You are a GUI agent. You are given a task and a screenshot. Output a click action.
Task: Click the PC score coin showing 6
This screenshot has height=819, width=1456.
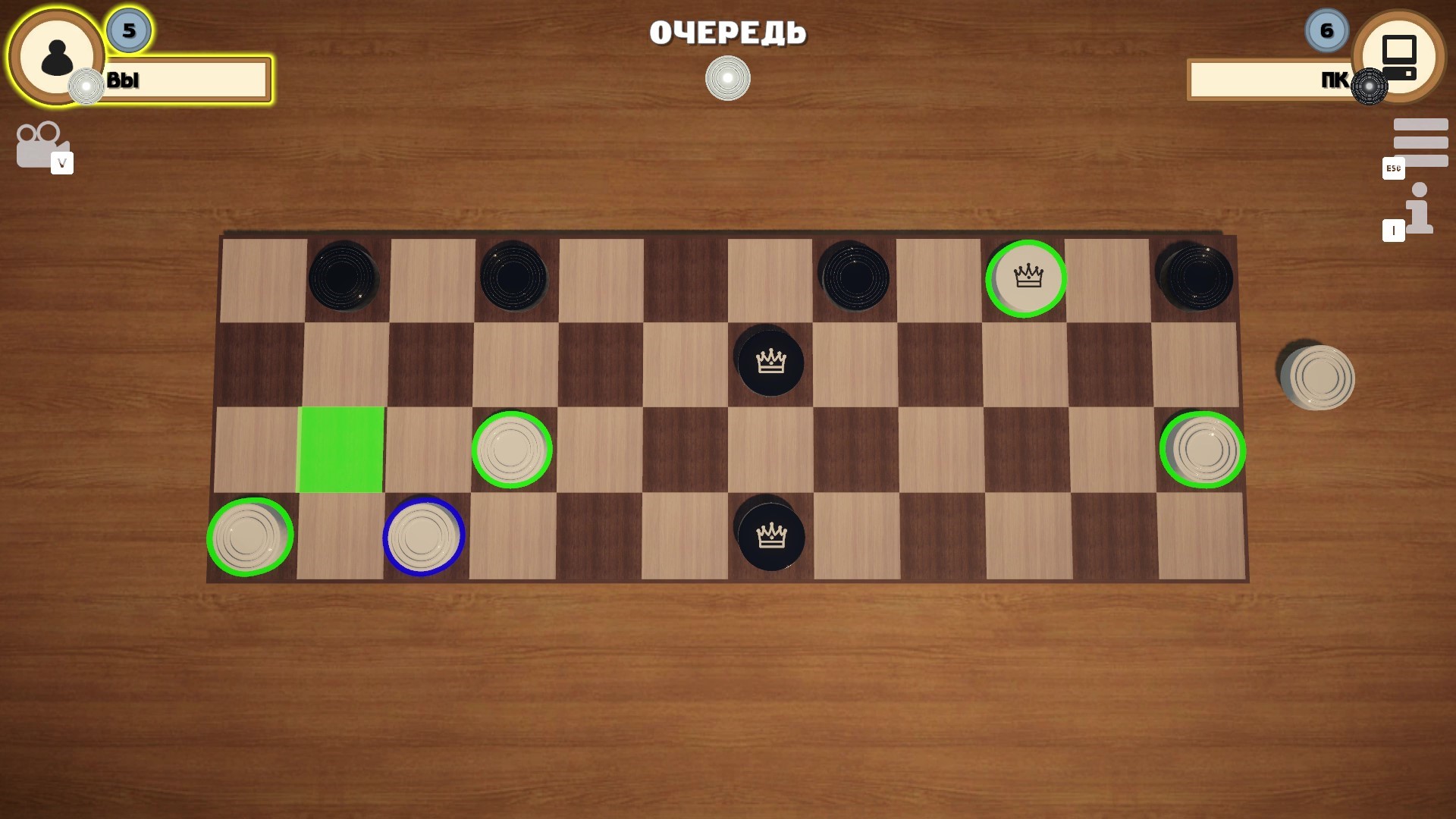(x=1326, y=31)
